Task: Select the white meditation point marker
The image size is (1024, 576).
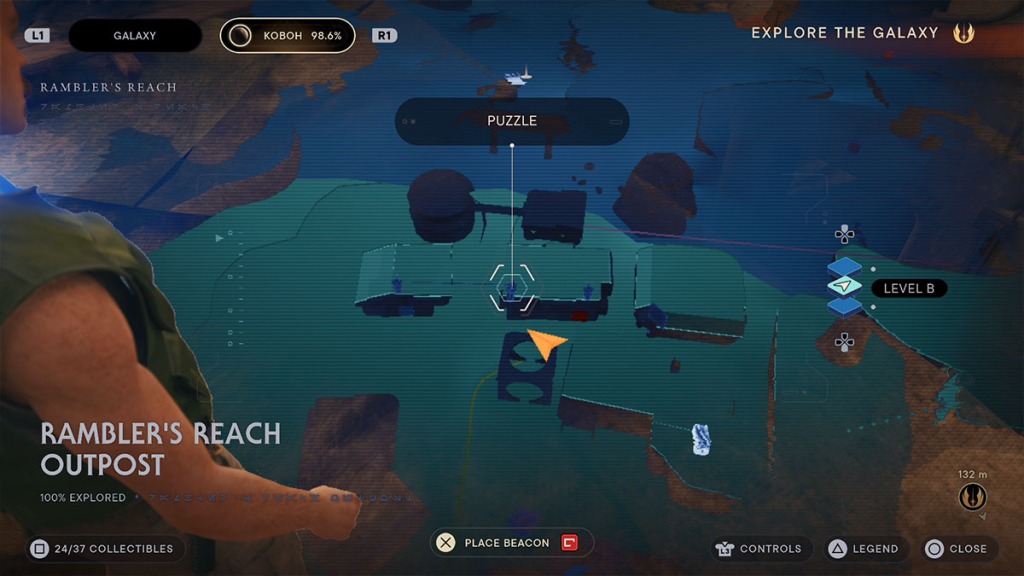Action: (702, 438)
